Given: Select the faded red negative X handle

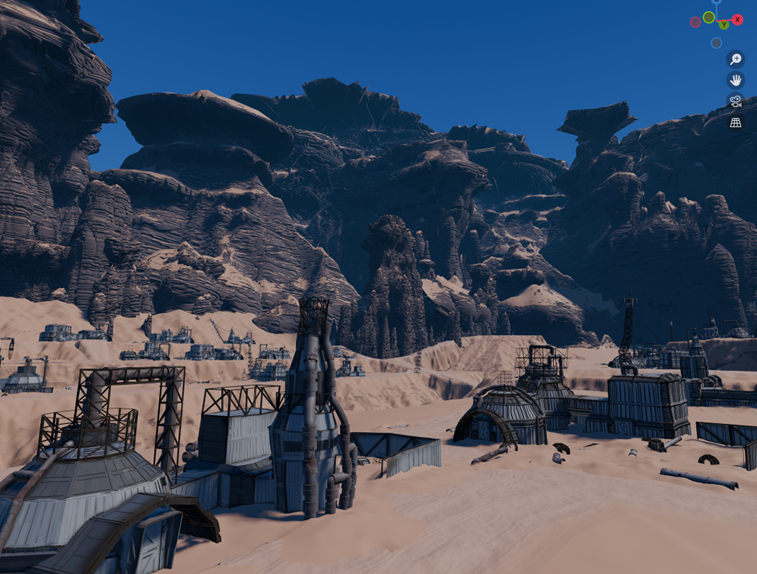Looking at the screenshot, I should [x=696, y=22].
